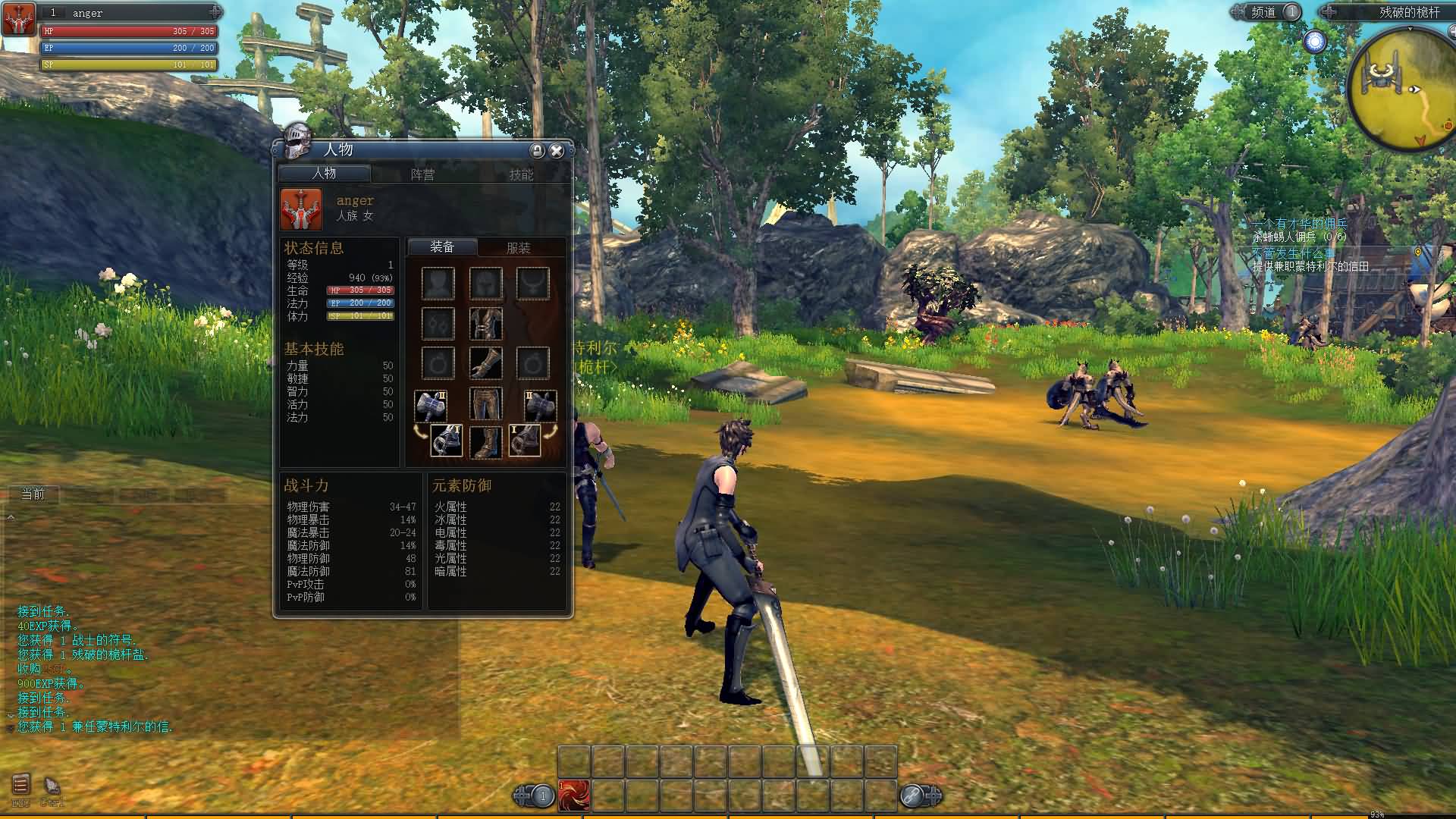Toggle the character window lock icon
The height and width of the screenshot is (819, 1456).
point(537,151)
